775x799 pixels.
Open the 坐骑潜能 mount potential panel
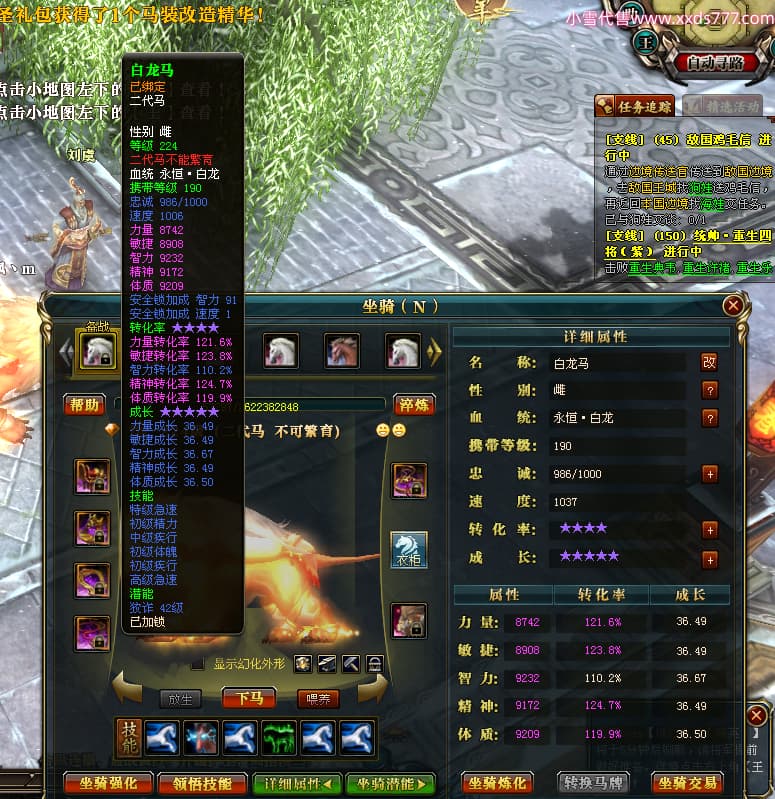point(391,783)
